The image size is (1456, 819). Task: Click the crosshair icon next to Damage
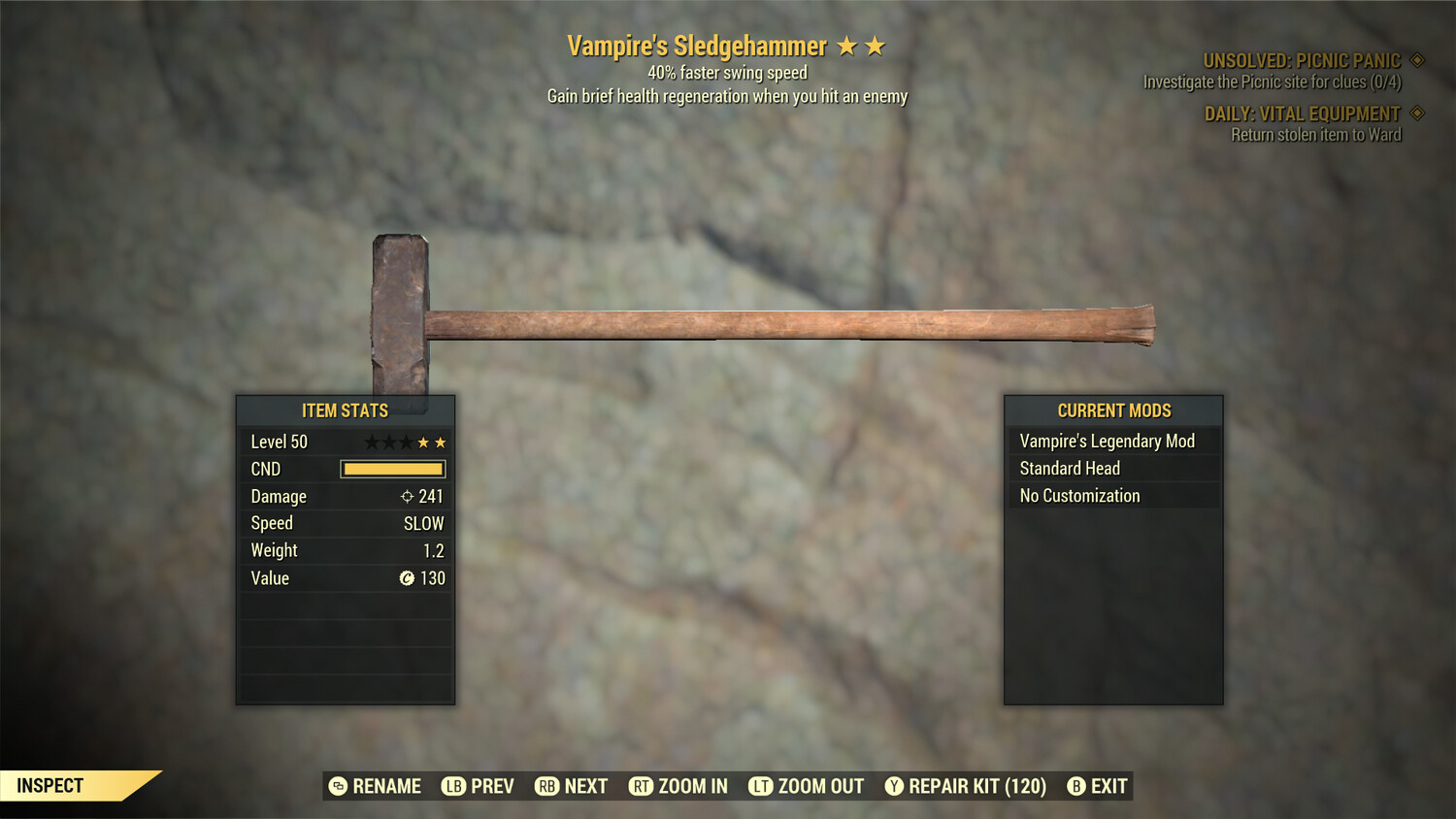[x=409, y=496]
